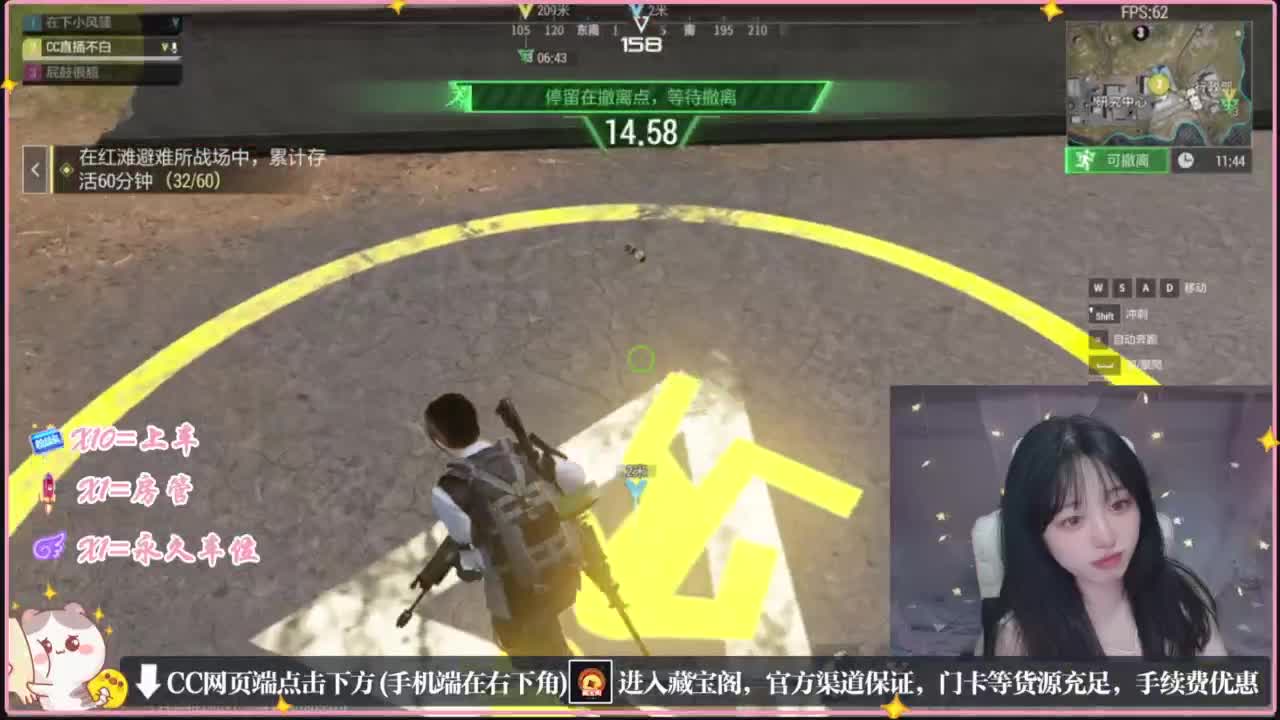1280x720 pixels.
Task: Click the 14.58 countdown progress display
Action: 640,131
